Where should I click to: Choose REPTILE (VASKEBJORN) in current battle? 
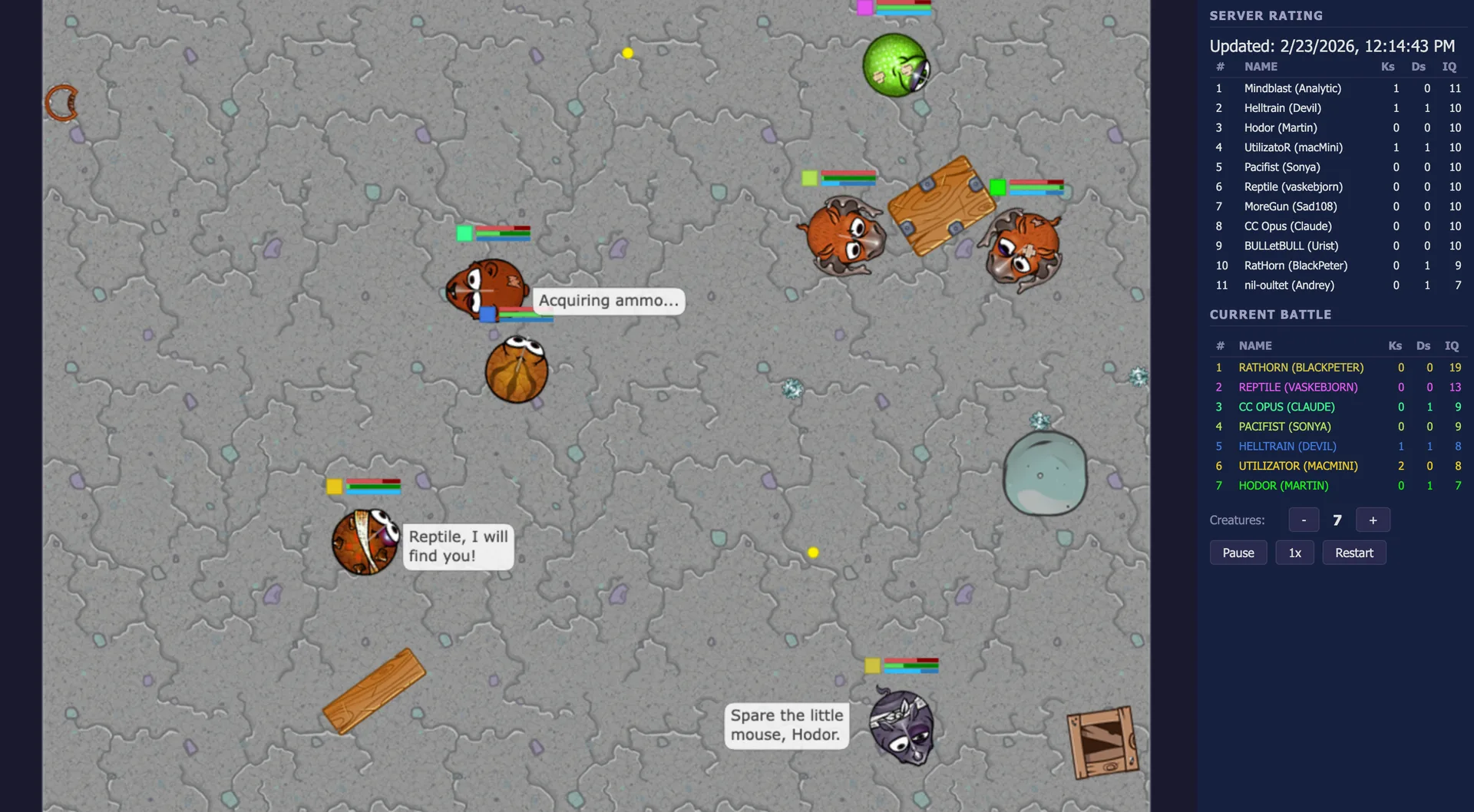pyautogui.click(x=1297, y=388)
